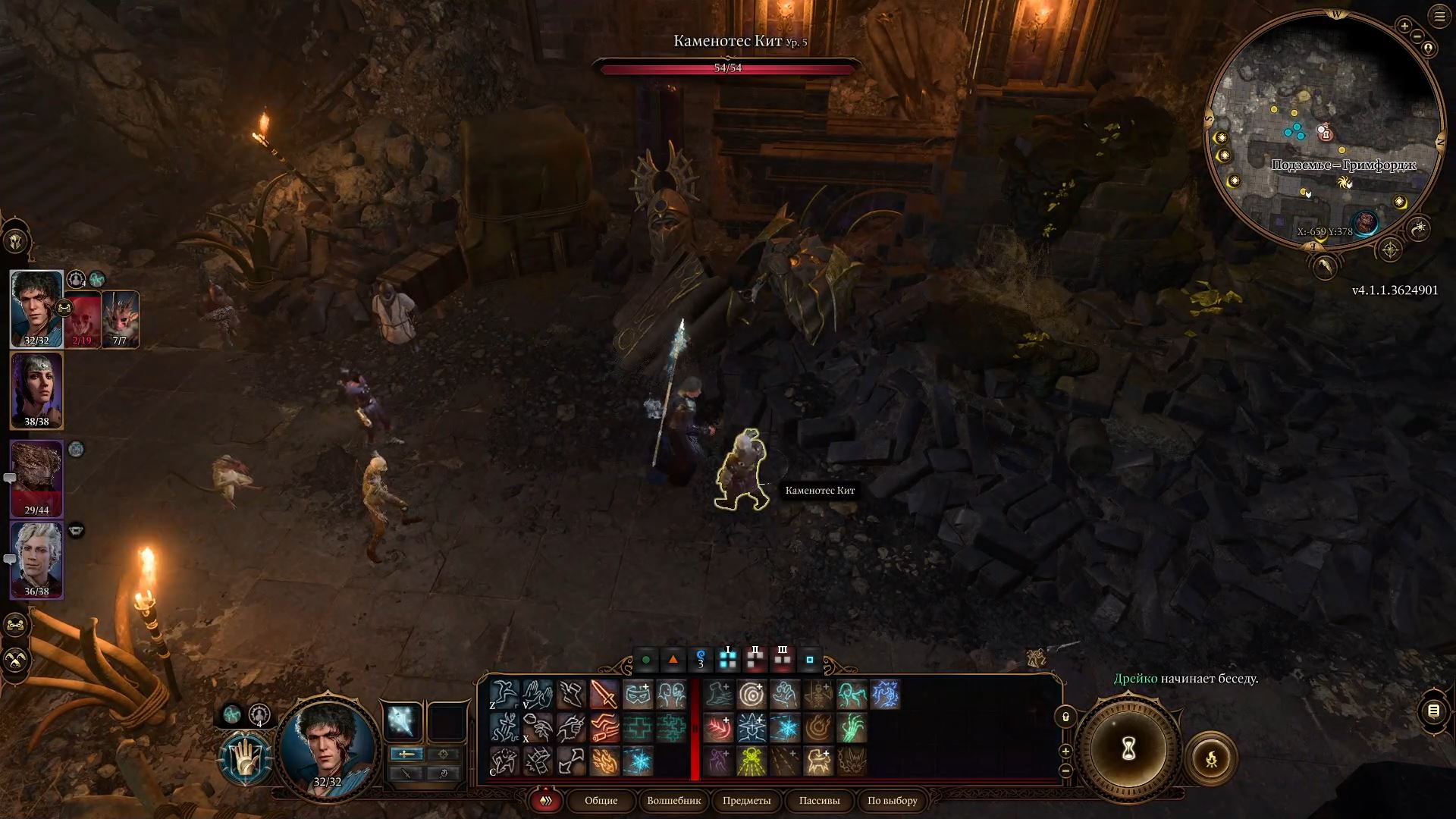1456x819 pixels.
Task: Switch to the Предметы tab
Action: coord(747,802)
